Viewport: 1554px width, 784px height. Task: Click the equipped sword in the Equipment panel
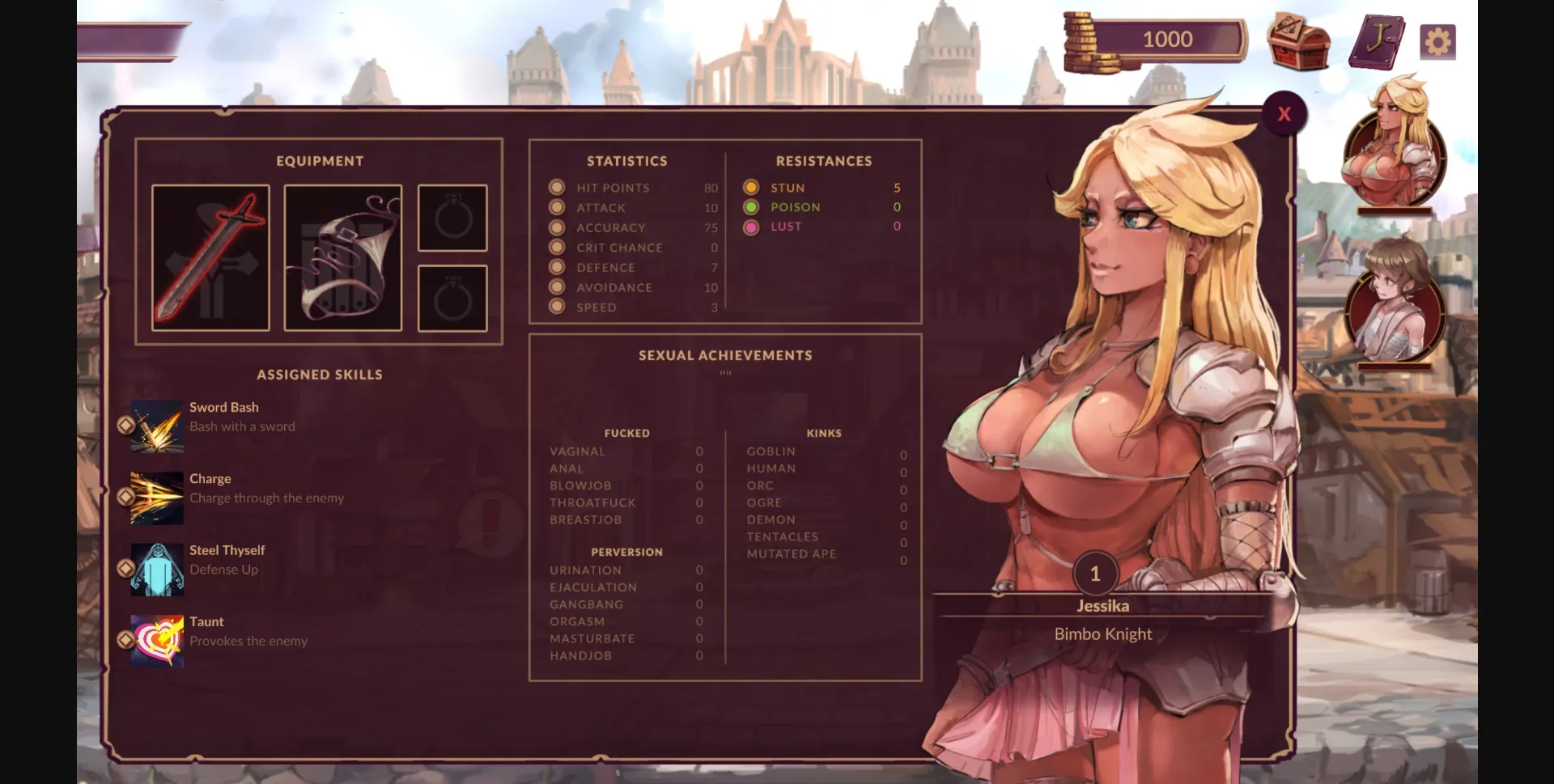coord(210,257)
